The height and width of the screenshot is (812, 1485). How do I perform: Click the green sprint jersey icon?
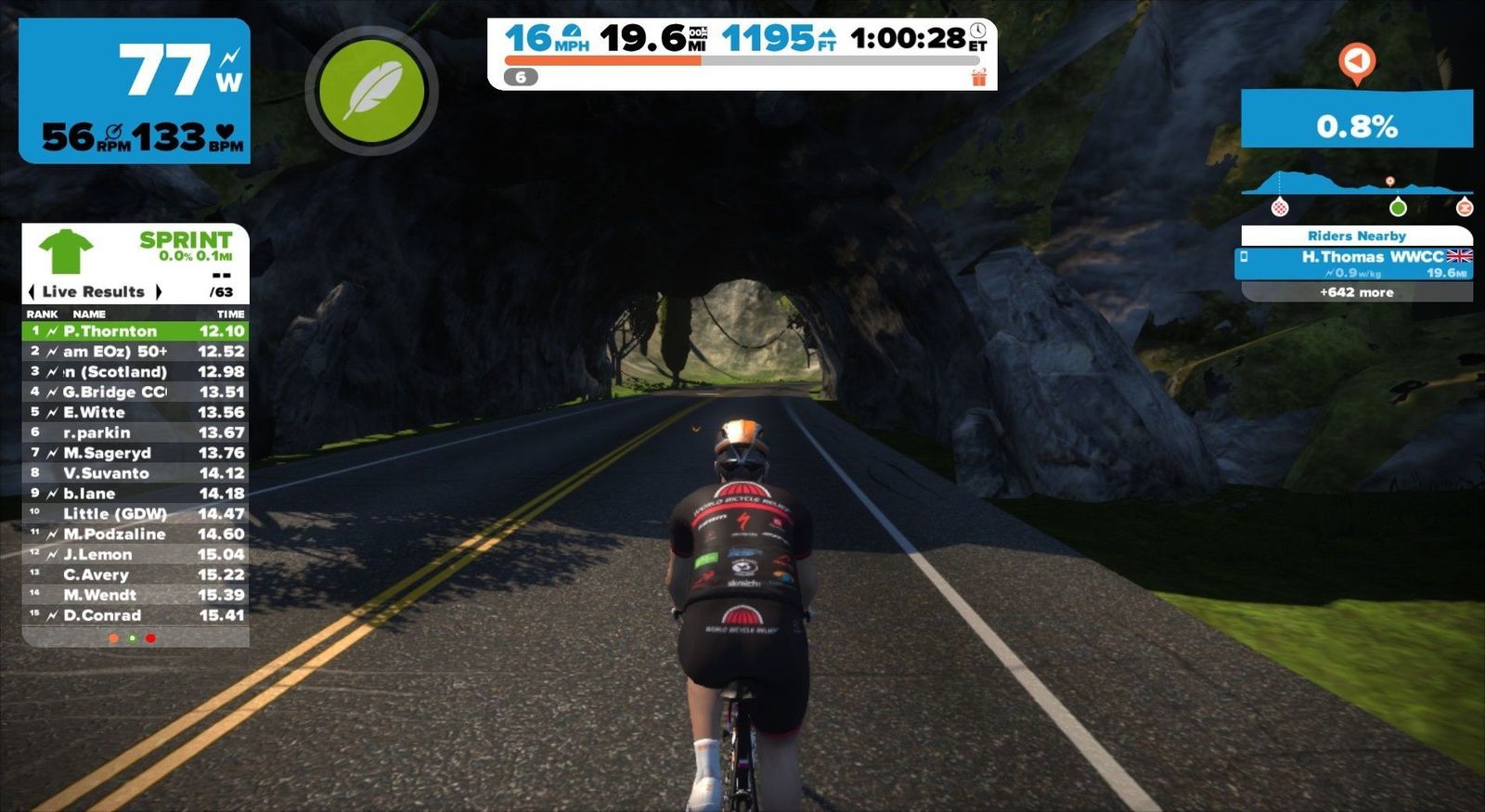(x=66, y=252)
